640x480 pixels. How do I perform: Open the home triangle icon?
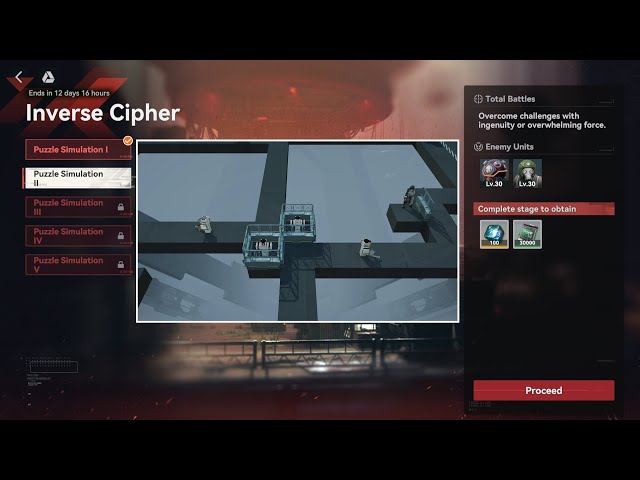coord(48,77)
